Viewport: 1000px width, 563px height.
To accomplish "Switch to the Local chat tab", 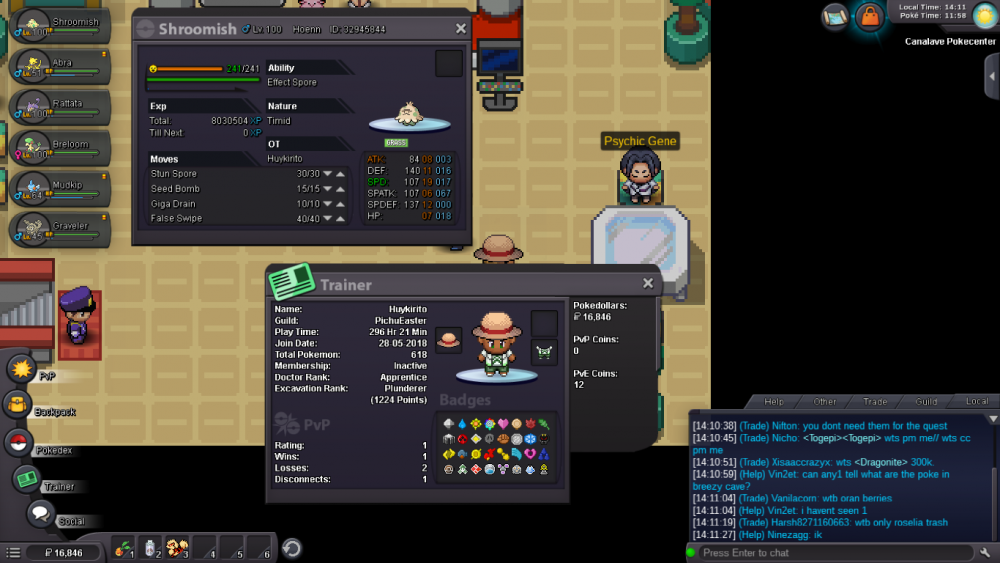I will [976, 402].
